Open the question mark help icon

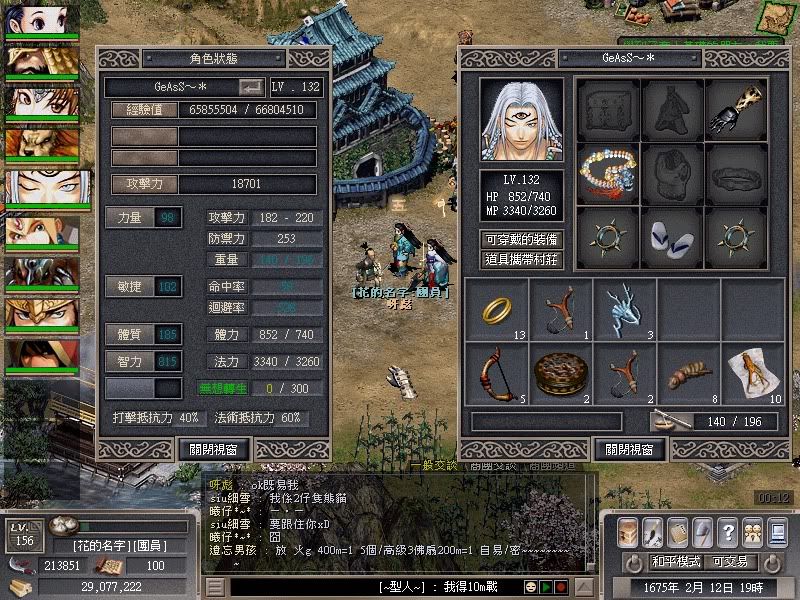pos(728,532)
